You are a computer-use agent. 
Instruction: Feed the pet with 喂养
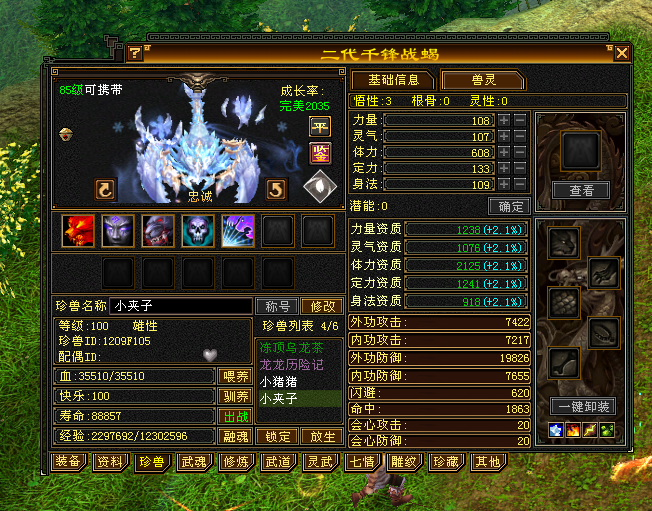click(234, 376)
